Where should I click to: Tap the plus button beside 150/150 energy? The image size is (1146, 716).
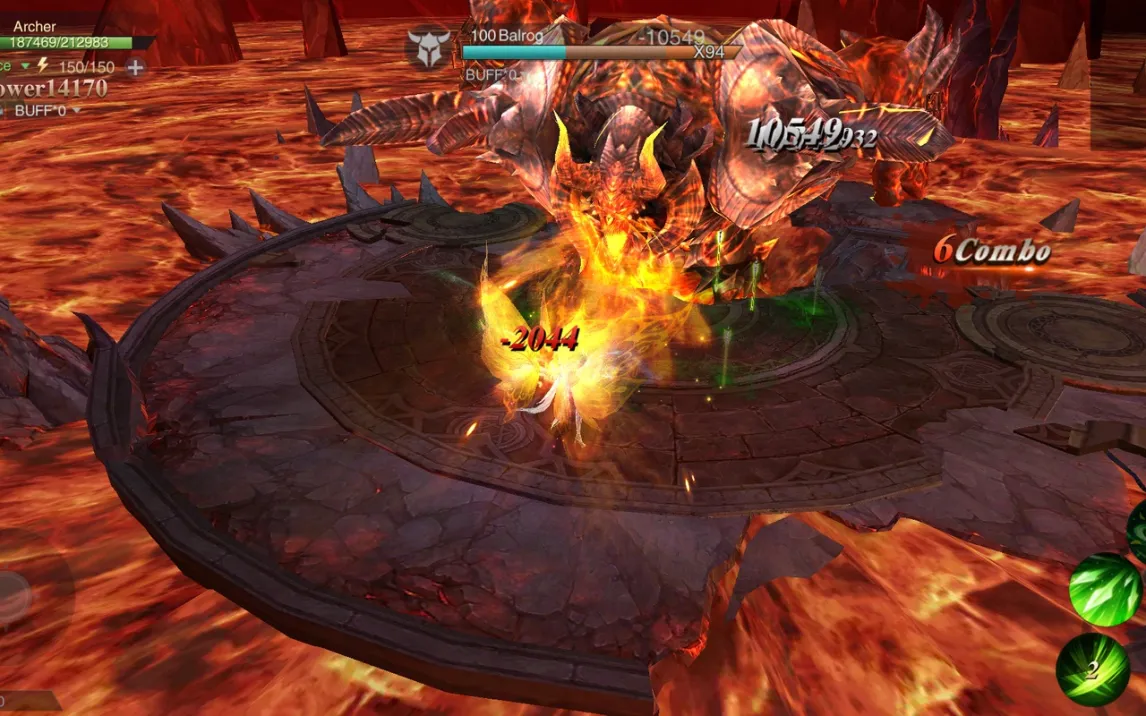135,68
